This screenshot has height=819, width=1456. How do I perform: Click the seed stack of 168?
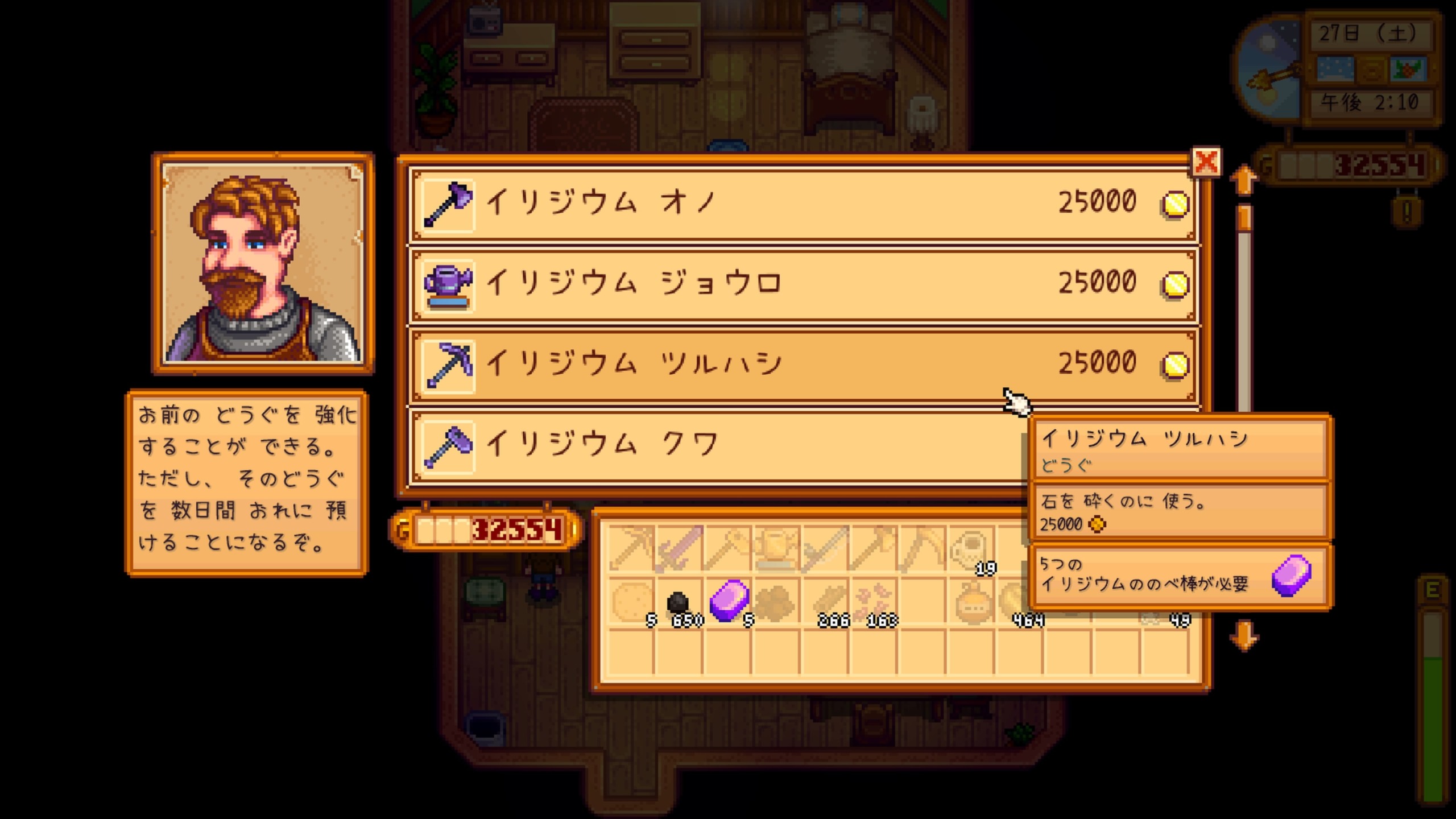pyautogui.click(x=874, y=602)
